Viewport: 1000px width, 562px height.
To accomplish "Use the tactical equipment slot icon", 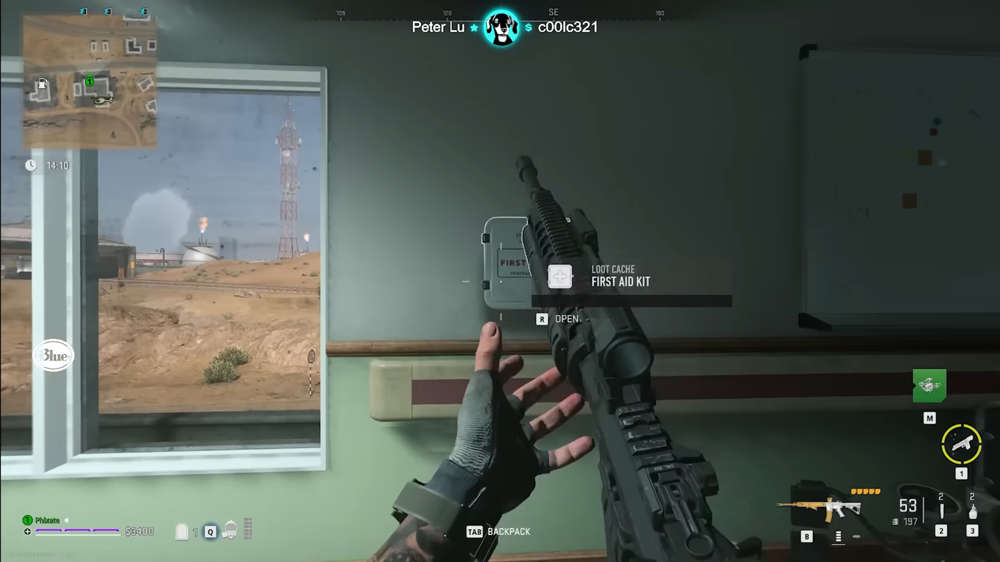I will coord(940,512).
